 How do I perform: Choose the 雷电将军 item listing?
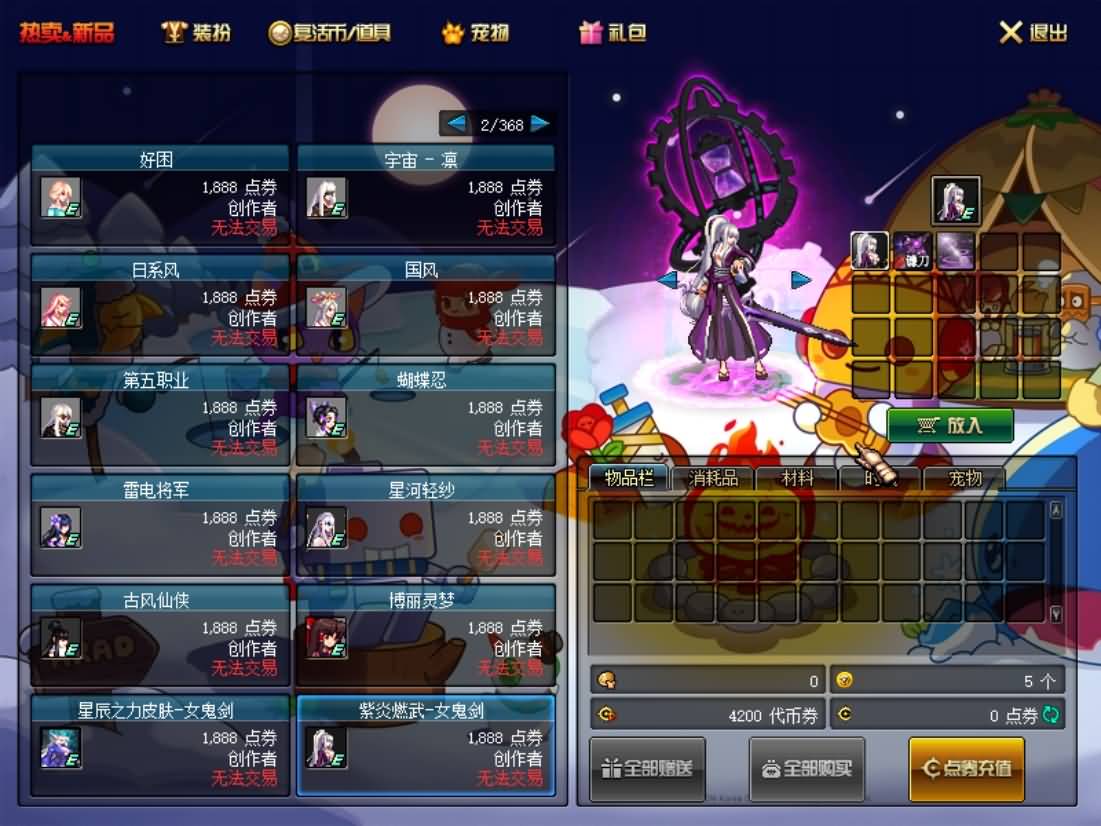click(x=160, y=525)
